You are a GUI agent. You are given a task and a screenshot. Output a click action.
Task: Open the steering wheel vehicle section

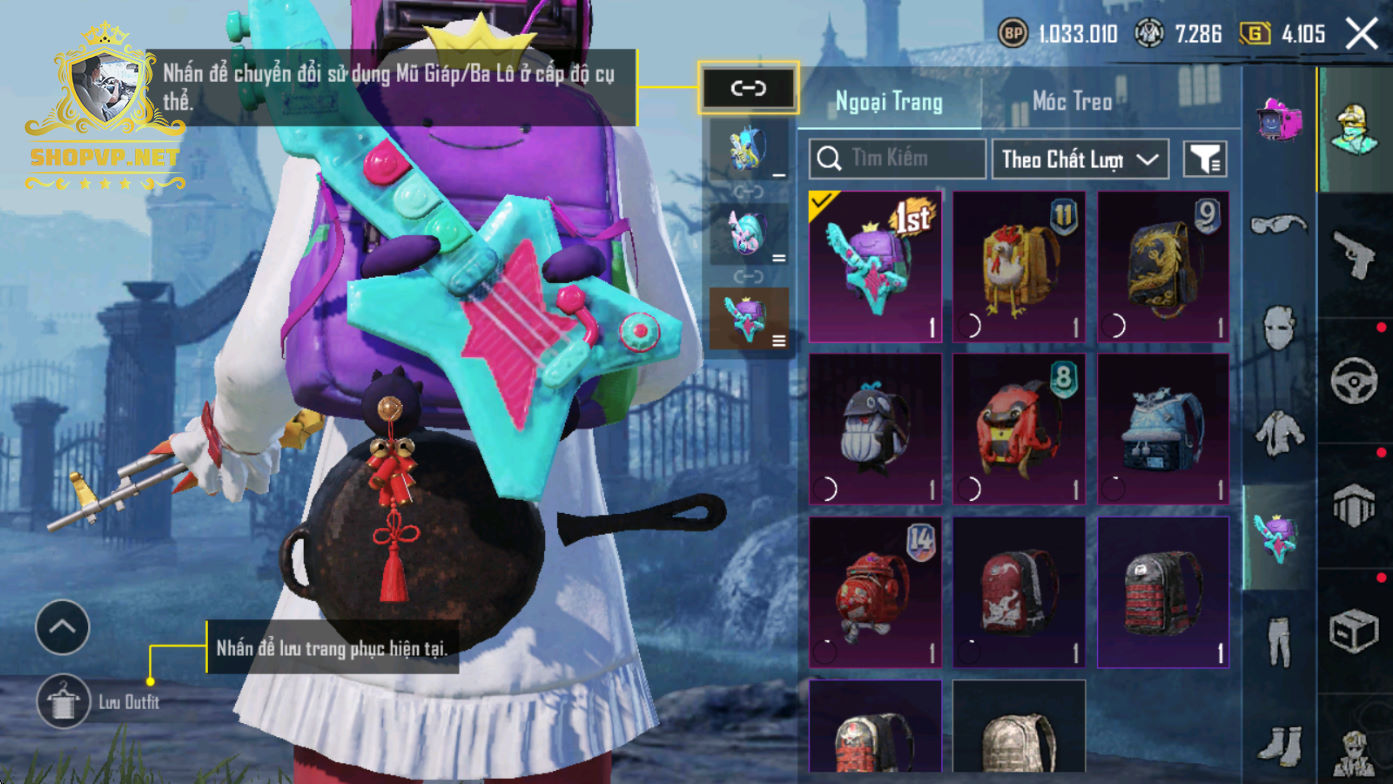coord(1354,381)
